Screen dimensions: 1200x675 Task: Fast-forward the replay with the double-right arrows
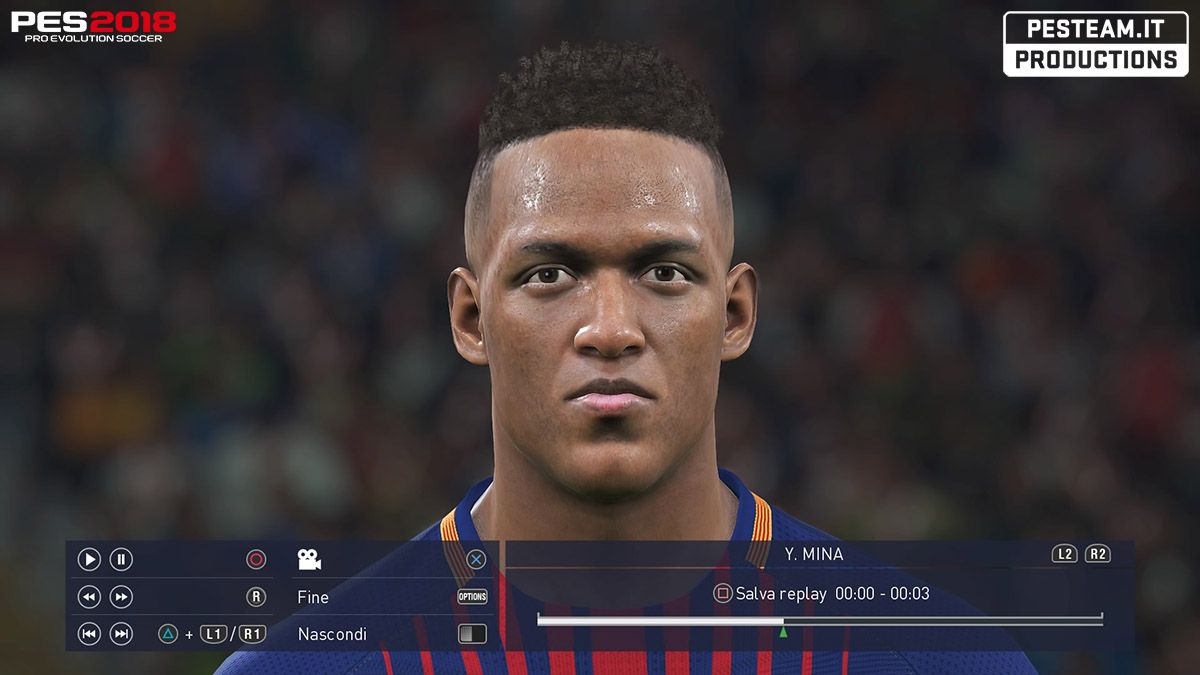click(121, 597)
